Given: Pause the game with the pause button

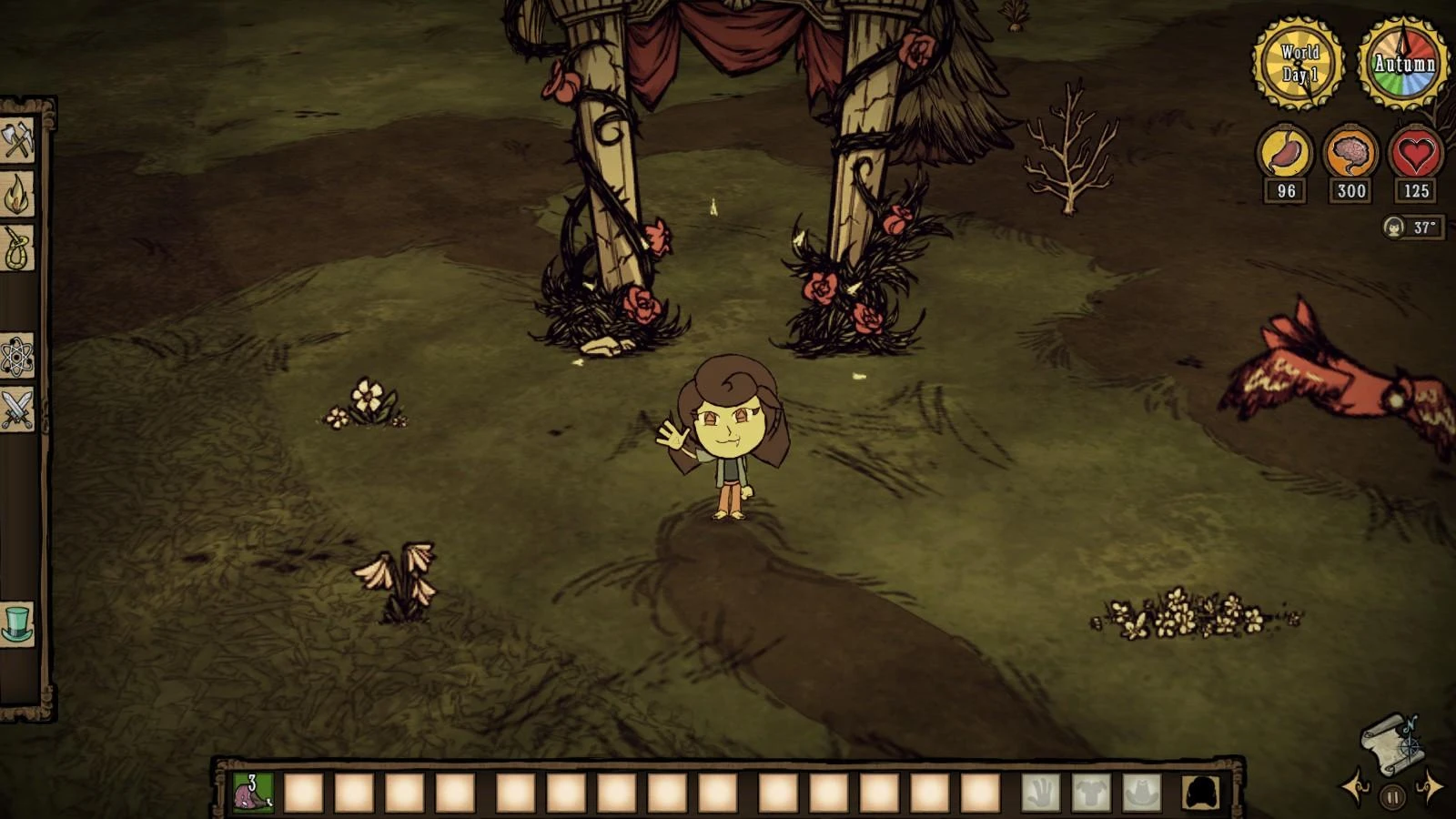Looking at the screenshot, I should tap(1391, 796).
